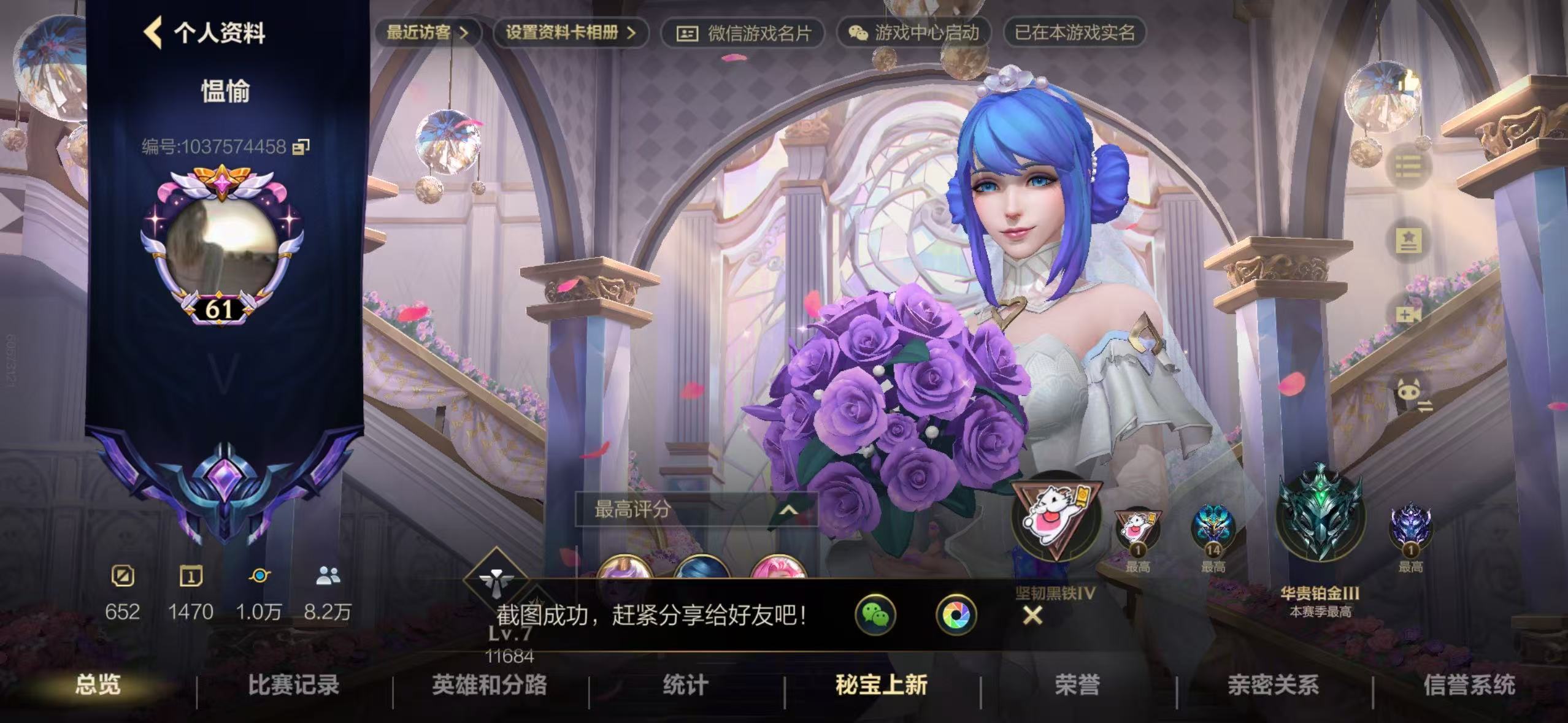Open the WeChat share icon in the screenshot toast

[877, 615]
